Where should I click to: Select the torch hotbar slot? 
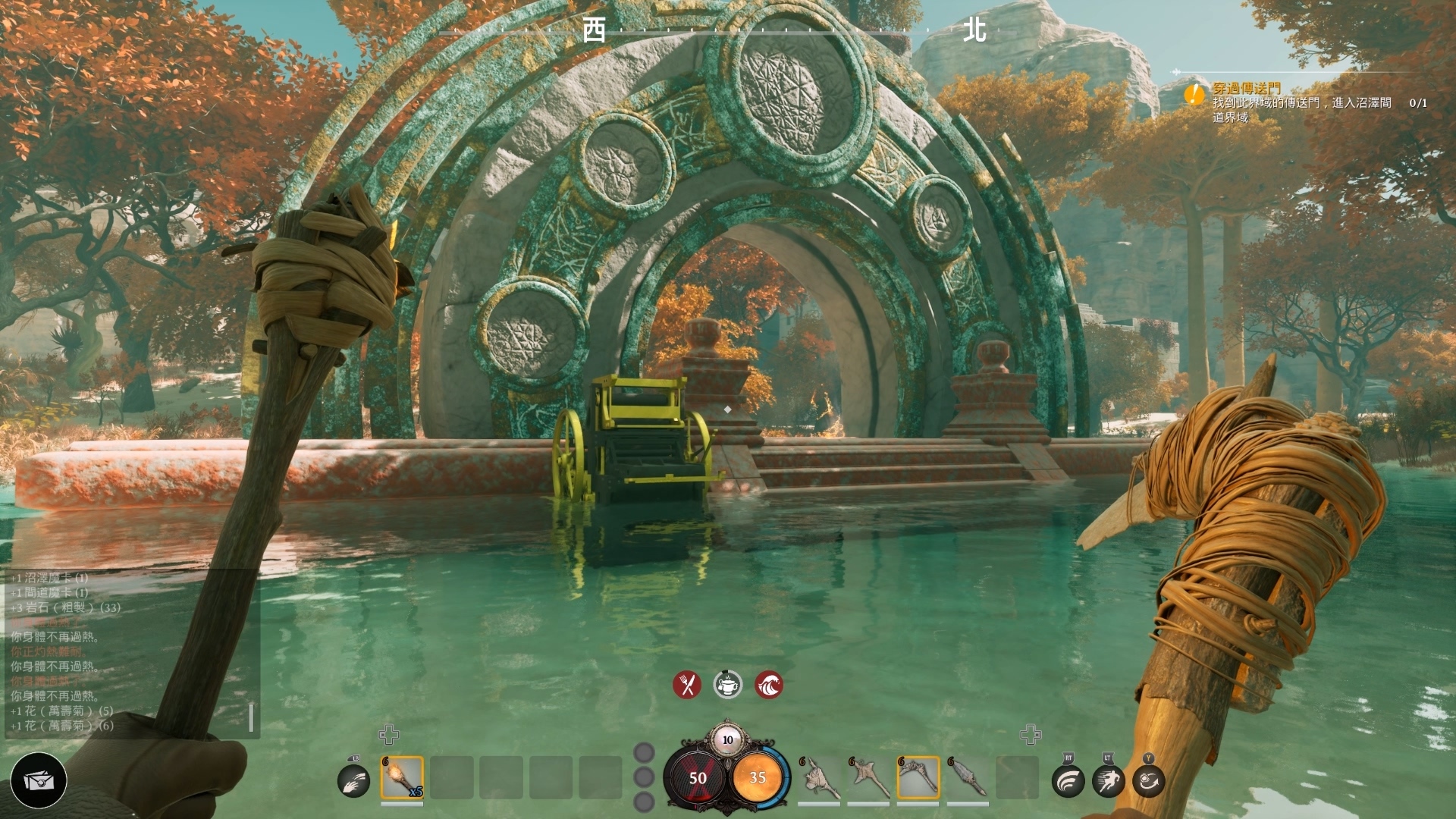point(402,777)
